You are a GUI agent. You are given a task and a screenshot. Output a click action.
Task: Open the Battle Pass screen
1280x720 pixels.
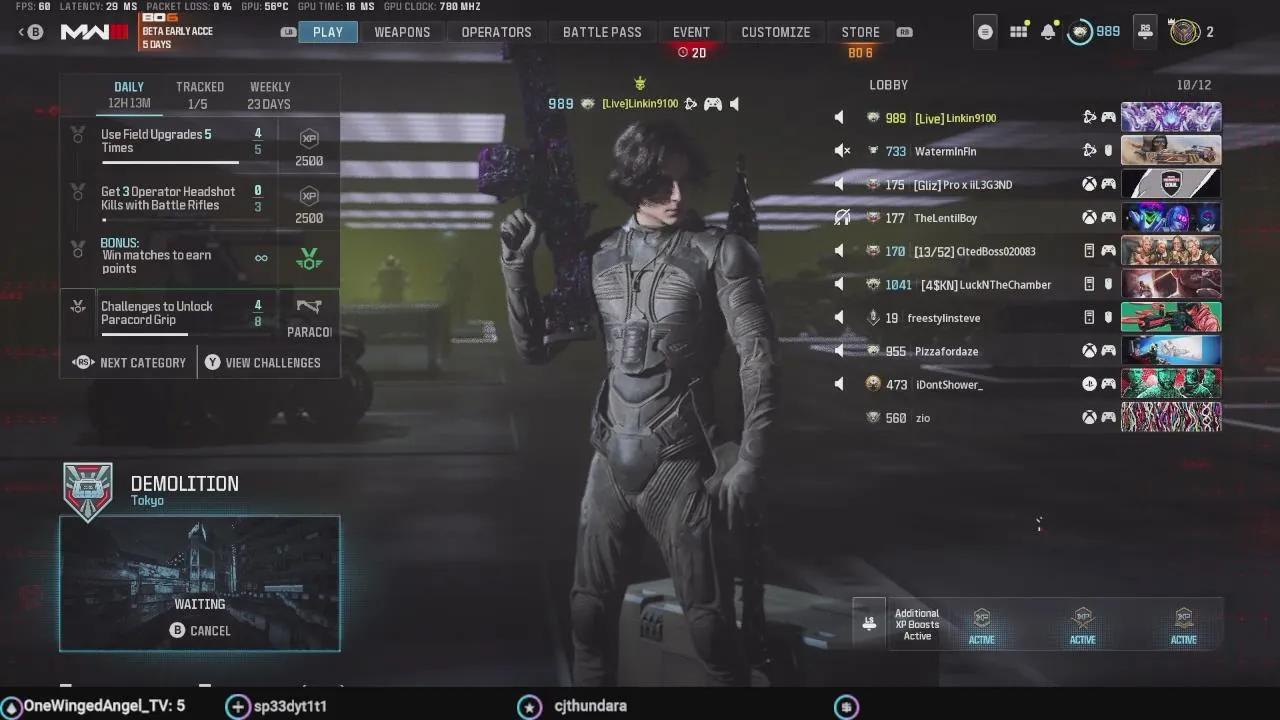[602, 31]
